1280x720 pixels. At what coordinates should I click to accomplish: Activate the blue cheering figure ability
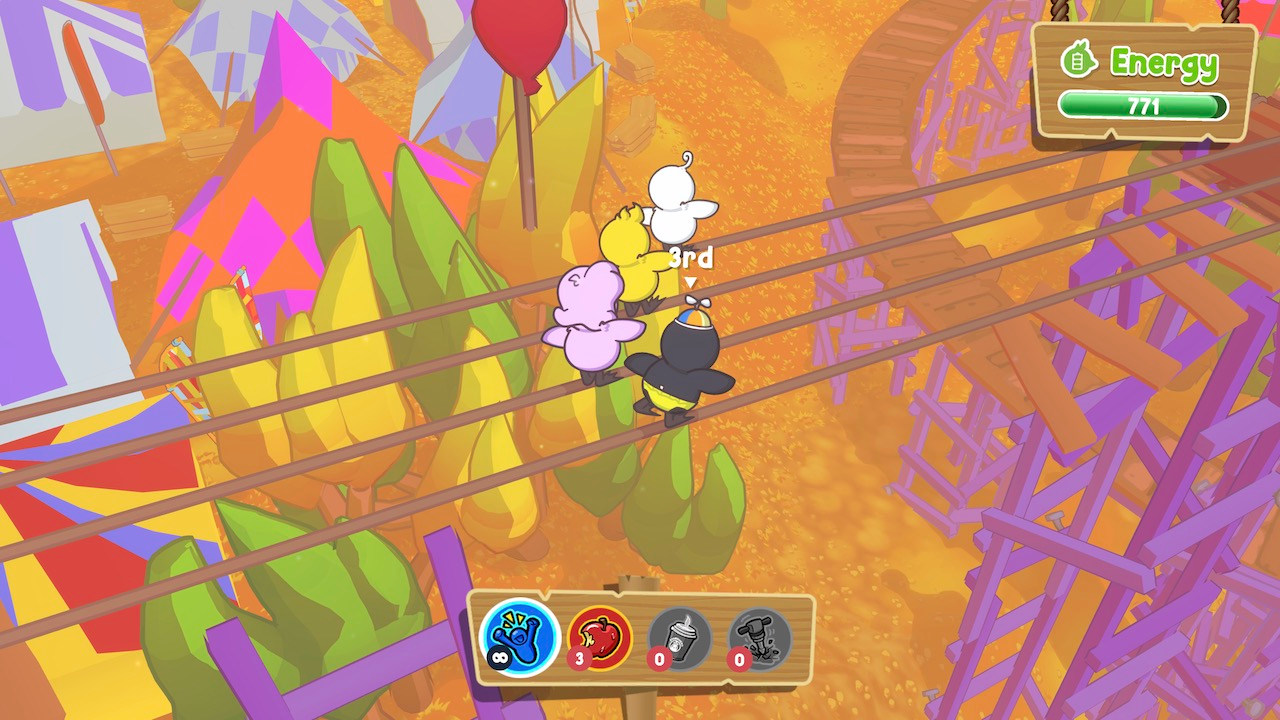519,637
